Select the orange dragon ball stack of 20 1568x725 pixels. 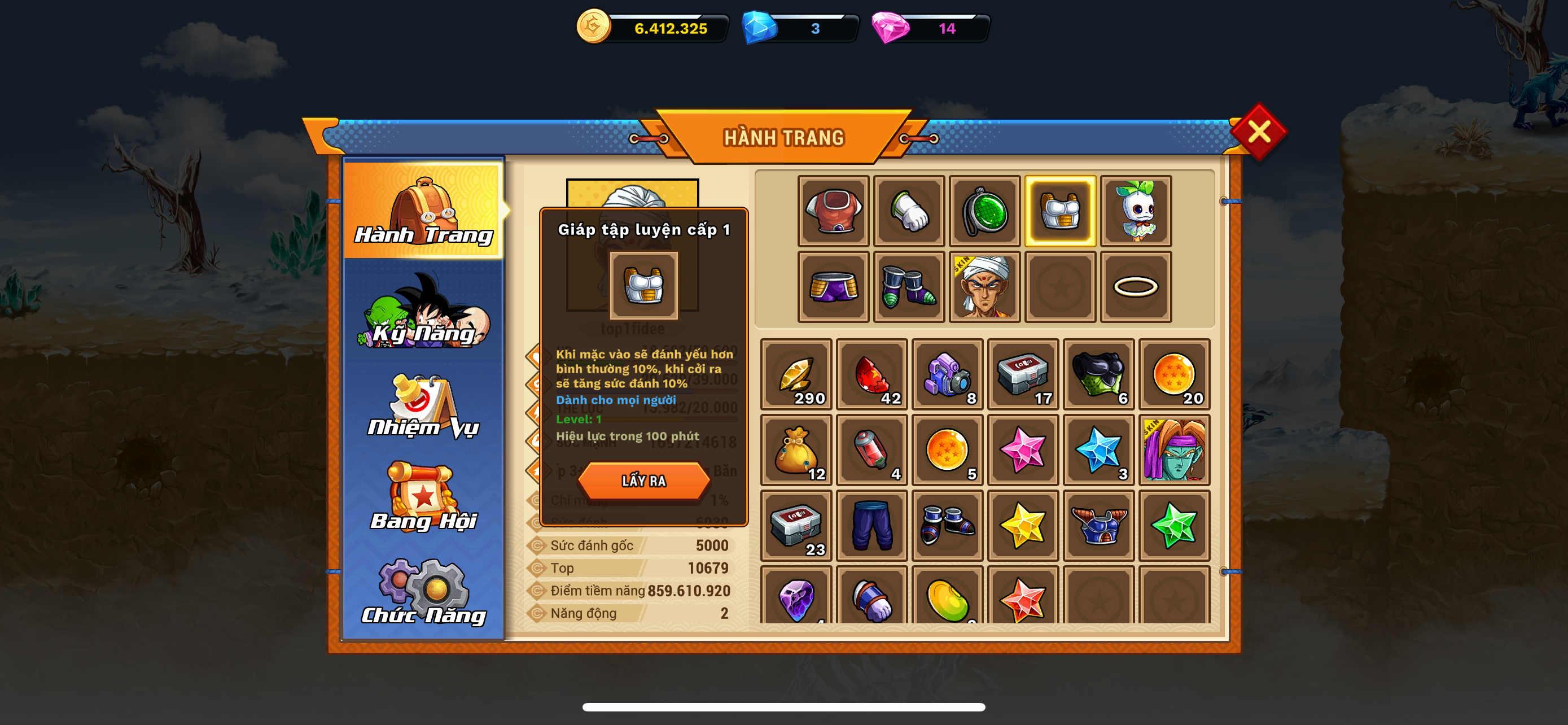[1174, 374]
